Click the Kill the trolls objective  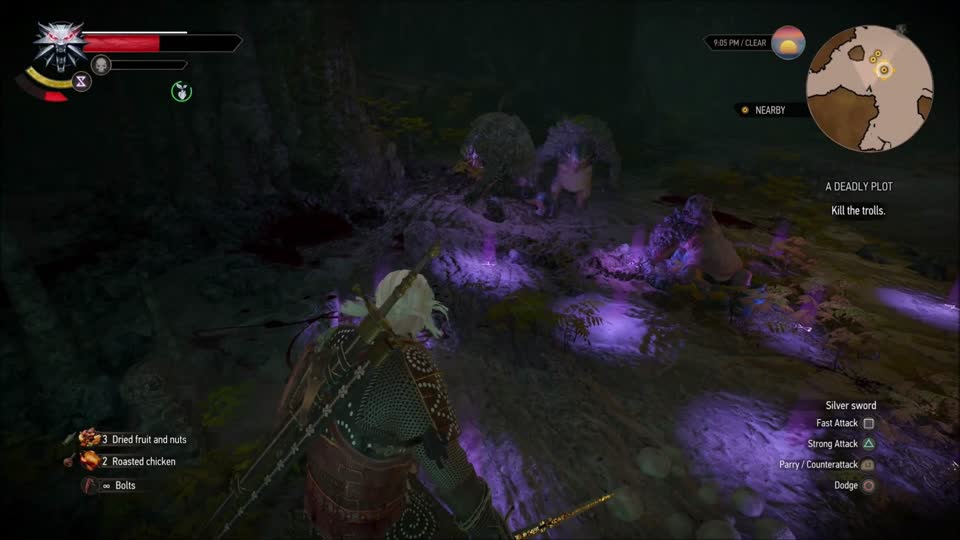point(857,211)
